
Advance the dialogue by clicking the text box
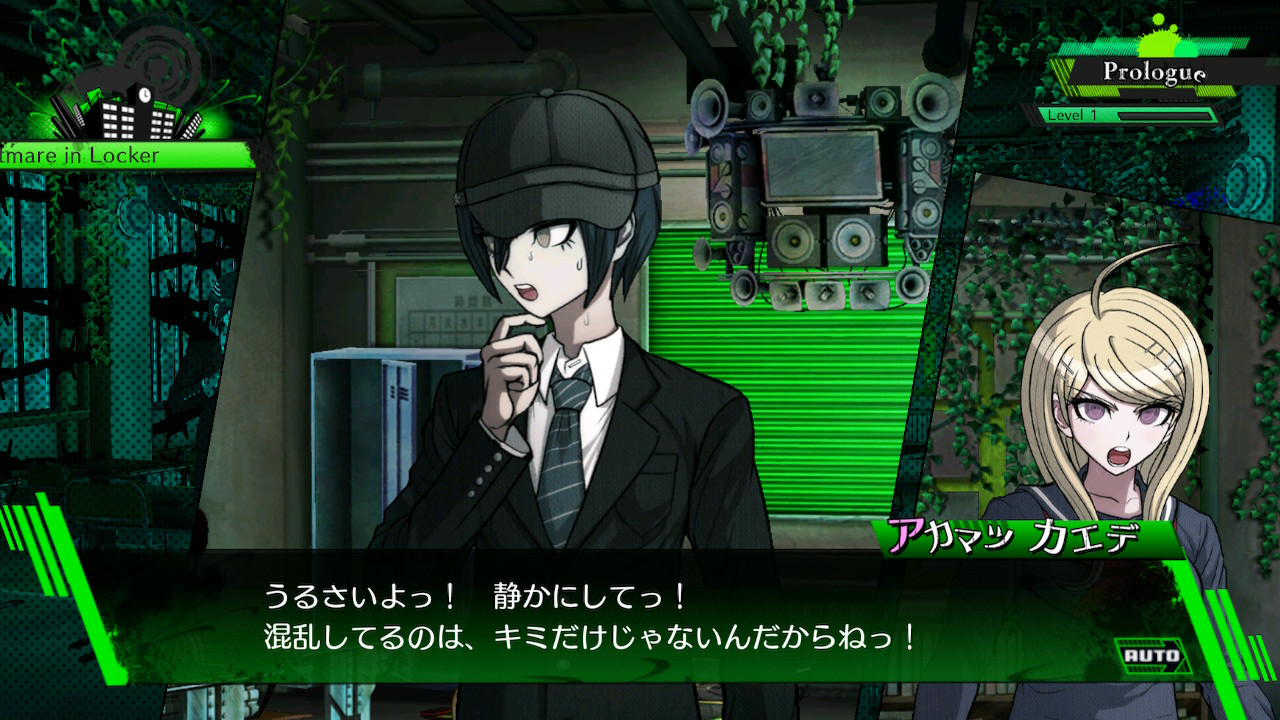coord(590,617)
